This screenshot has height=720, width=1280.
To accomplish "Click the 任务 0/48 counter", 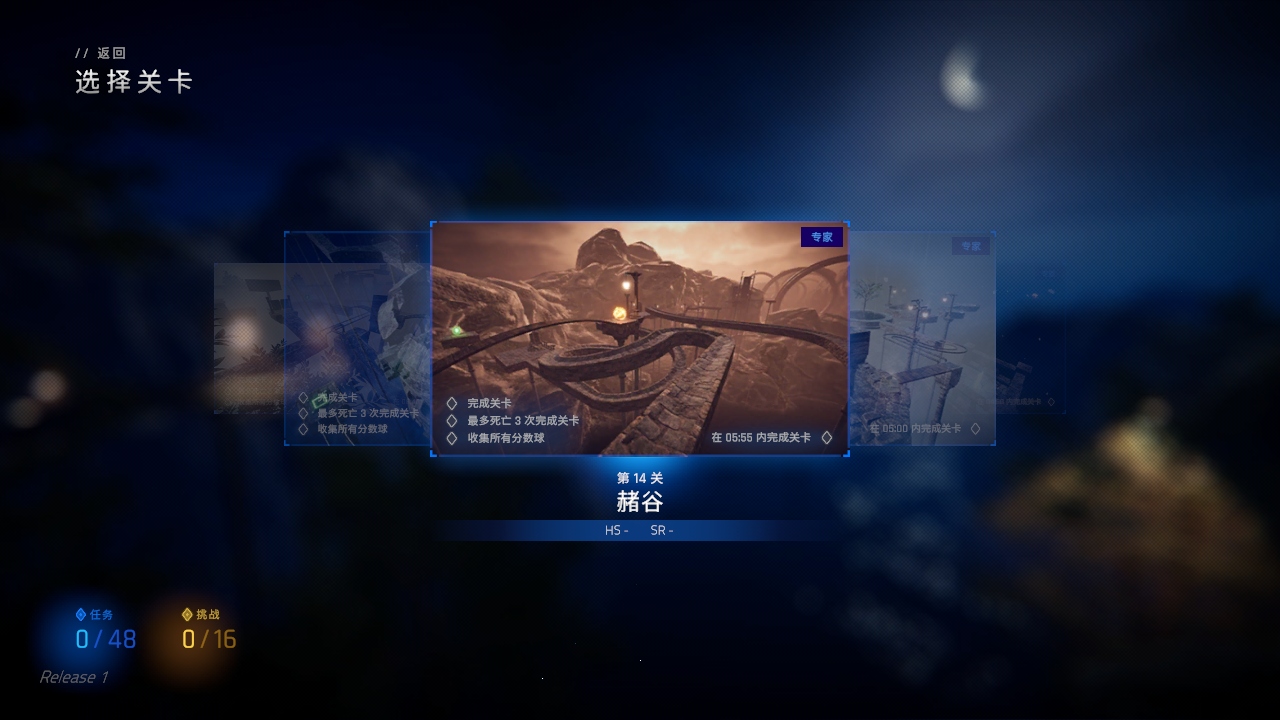I will click(x=106, y=641).
